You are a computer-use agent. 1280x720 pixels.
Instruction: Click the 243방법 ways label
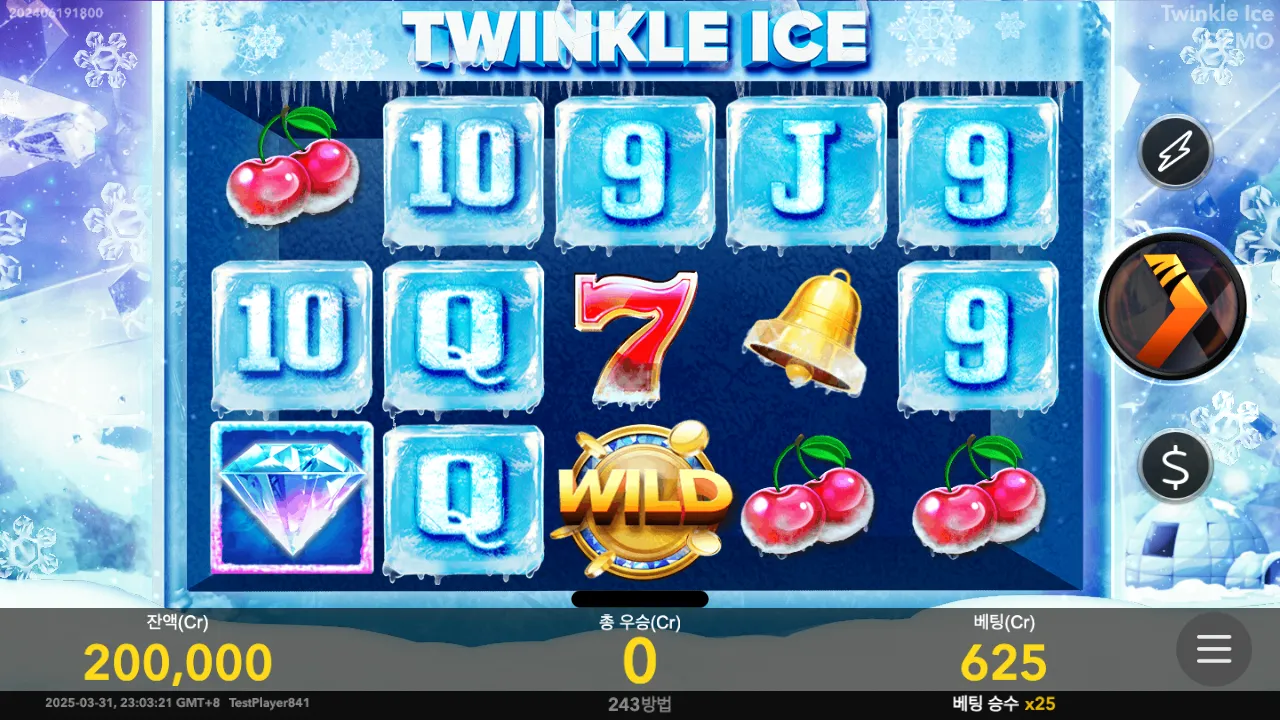640,703
